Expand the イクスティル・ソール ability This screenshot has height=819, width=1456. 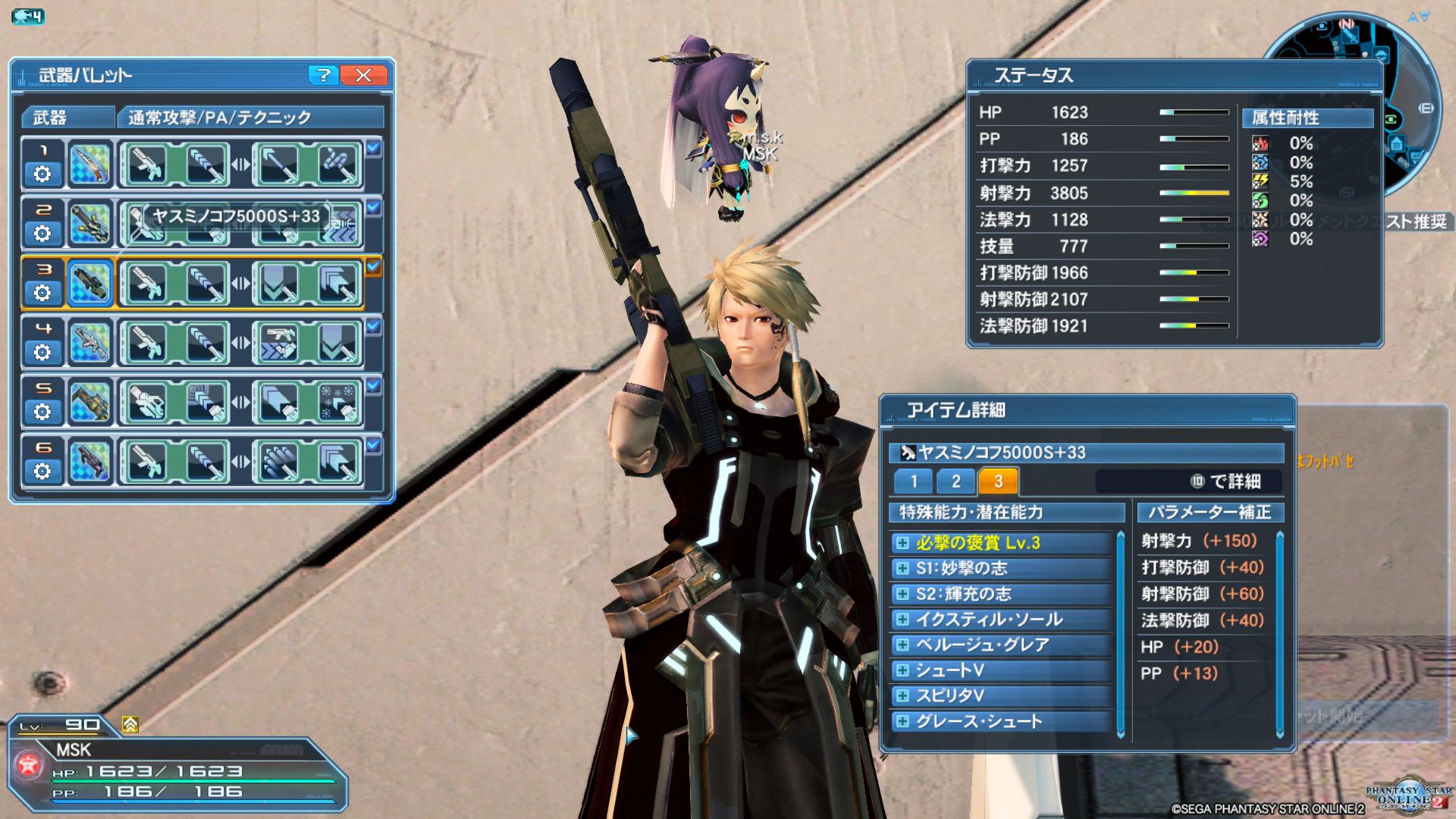point(902,620)
